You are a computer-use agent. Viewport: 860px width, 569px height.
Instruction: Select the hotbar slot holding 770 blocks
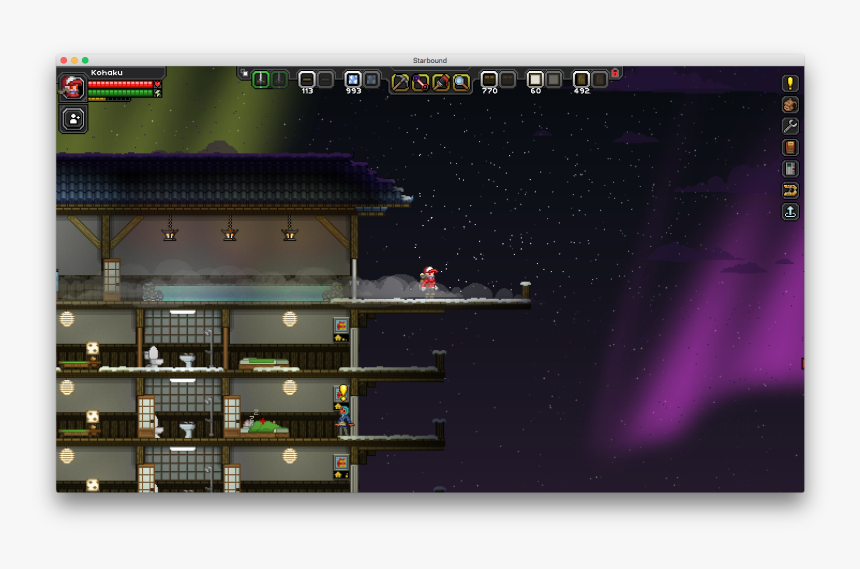[x=489, y=79]
